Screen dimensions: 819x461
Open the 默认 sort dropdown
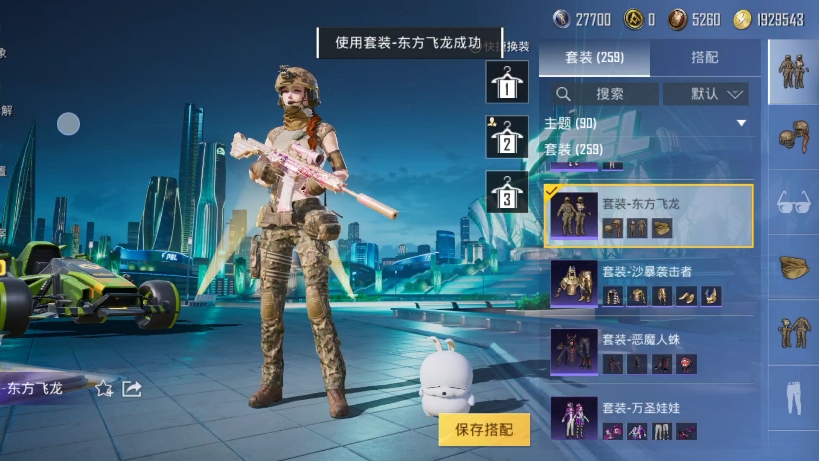point(718,94)
